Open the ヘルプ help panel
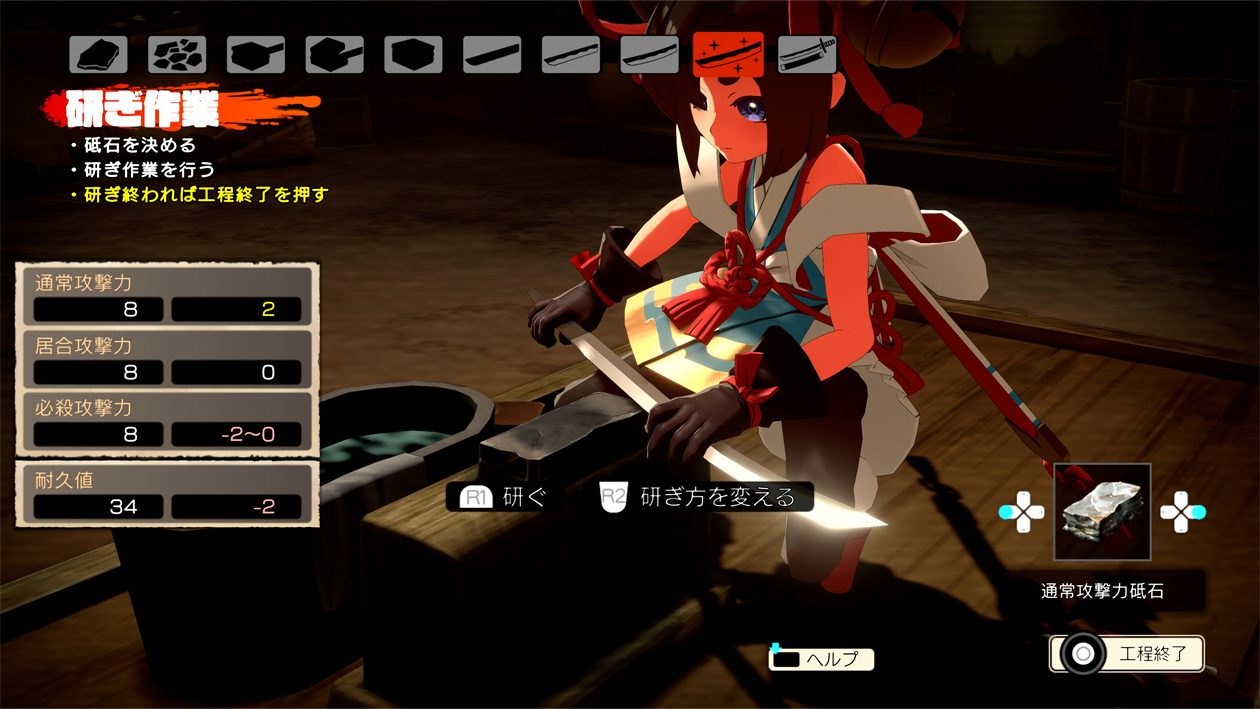 821,658
